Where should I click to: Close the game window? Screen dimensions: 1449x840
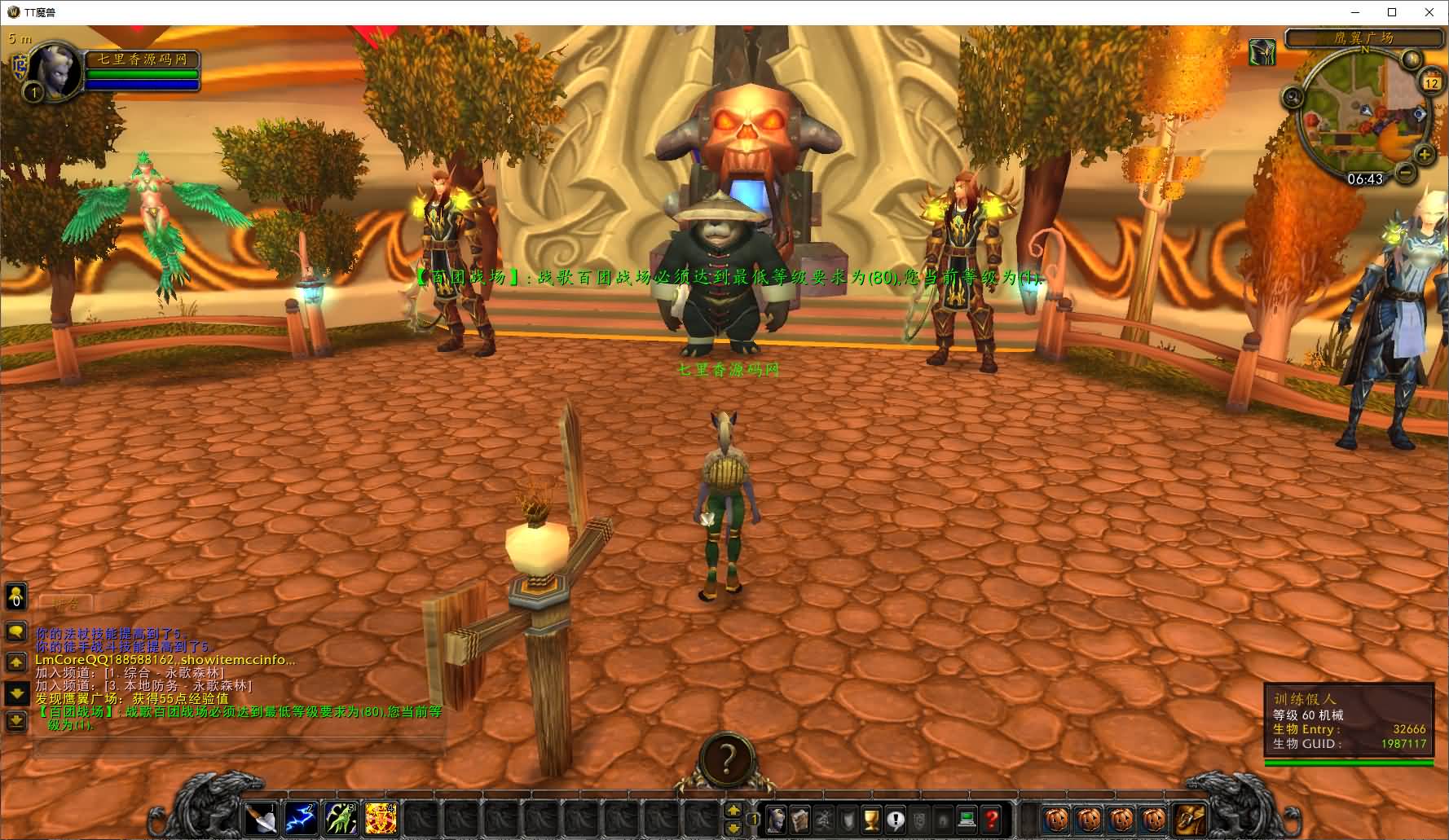1429,12
